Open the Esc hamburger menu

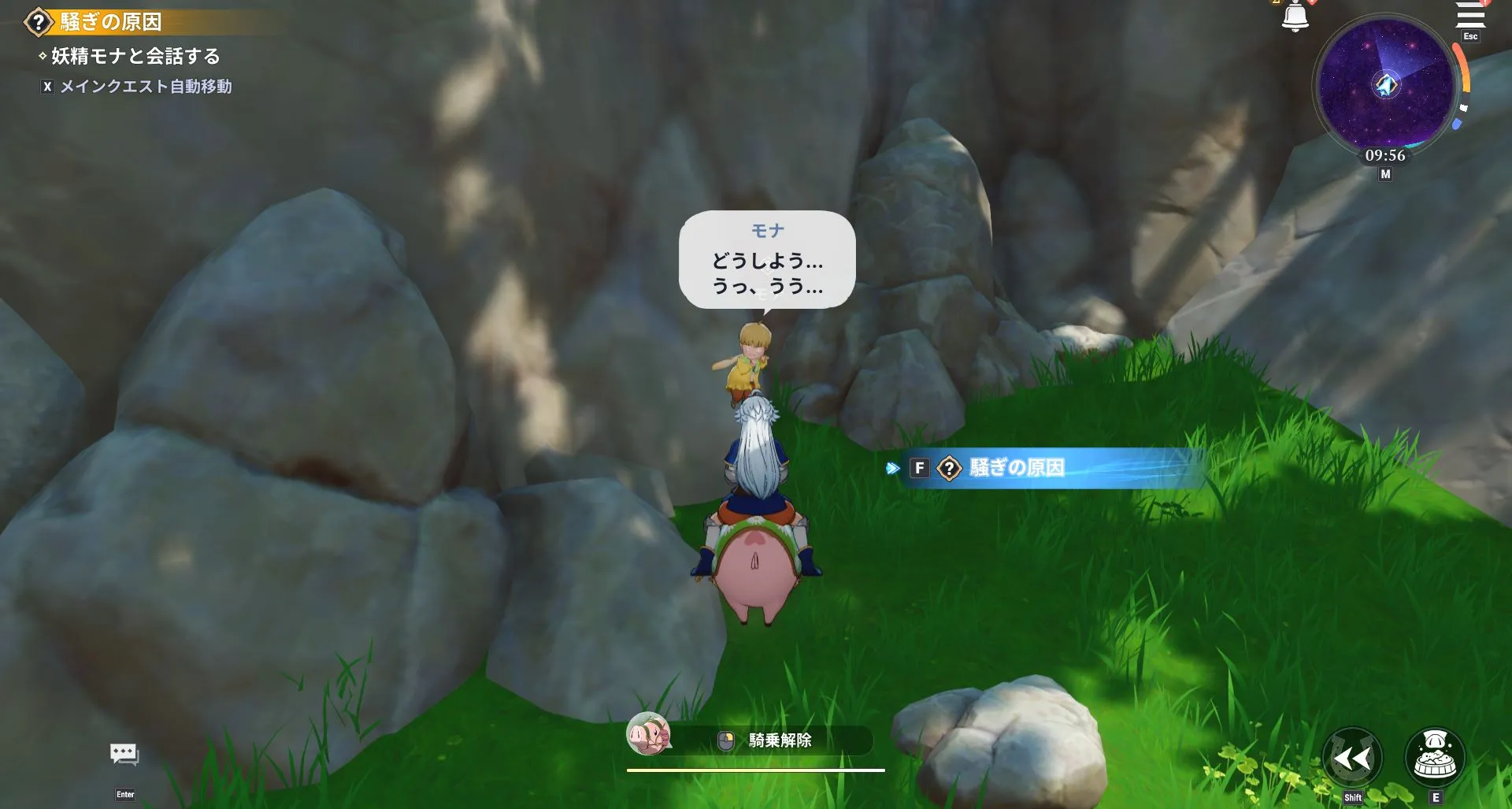pos(1471,16)
